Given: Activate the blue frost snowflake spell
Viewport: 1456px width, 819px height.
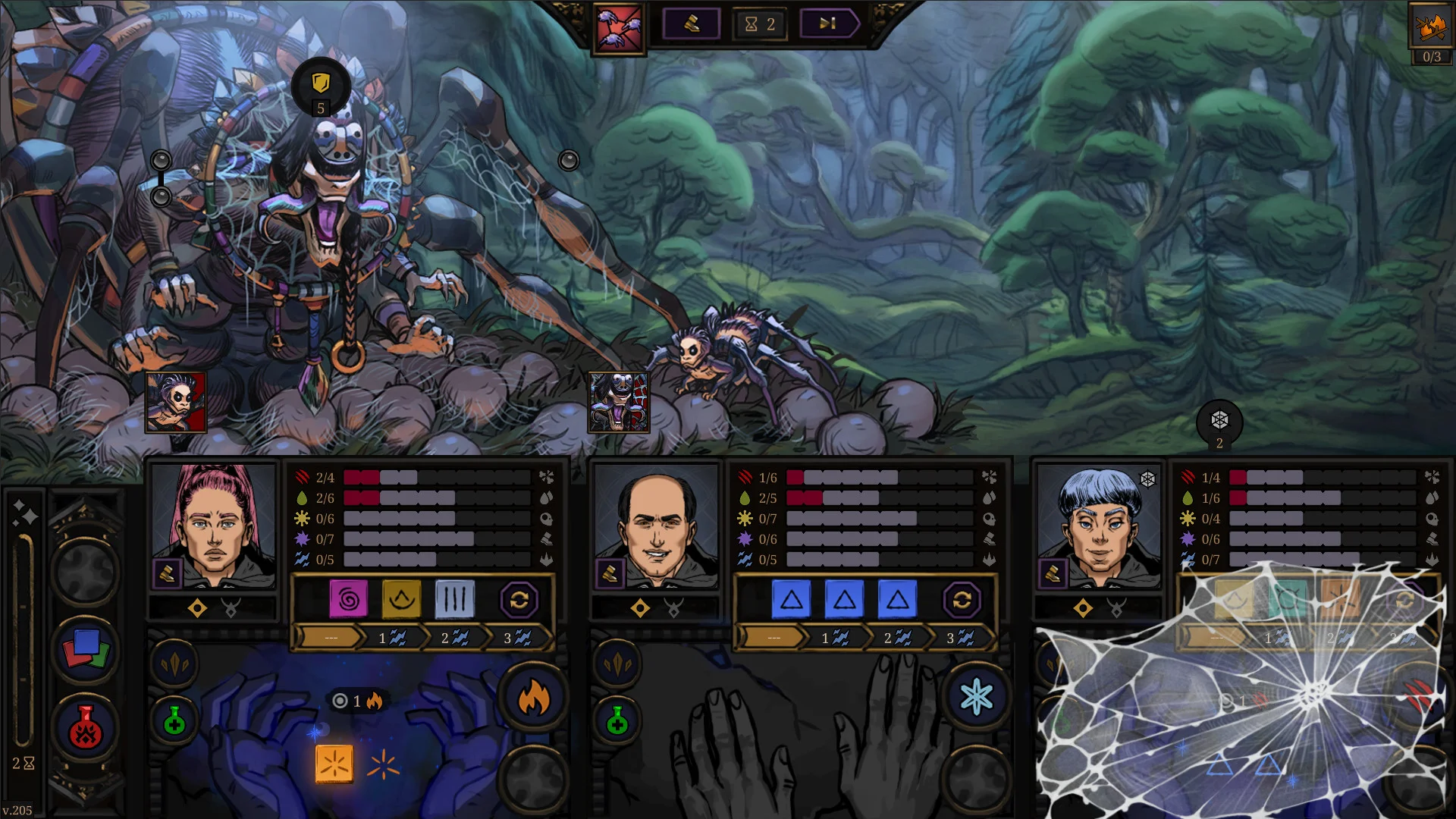Looking at the screenshot, I should point(976,698).
